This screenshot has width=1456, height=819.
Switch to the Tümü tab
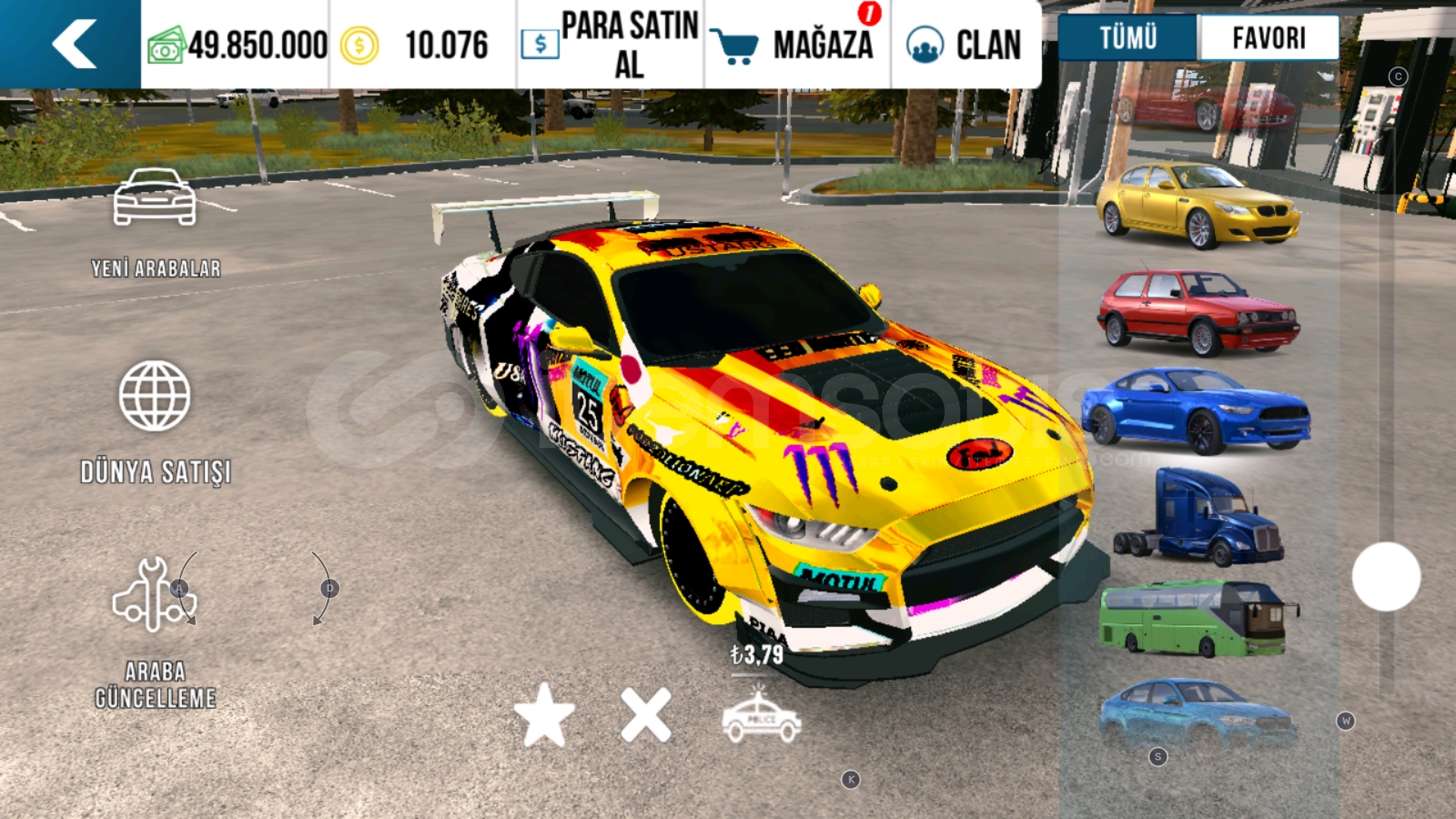tap(1128, 37)
